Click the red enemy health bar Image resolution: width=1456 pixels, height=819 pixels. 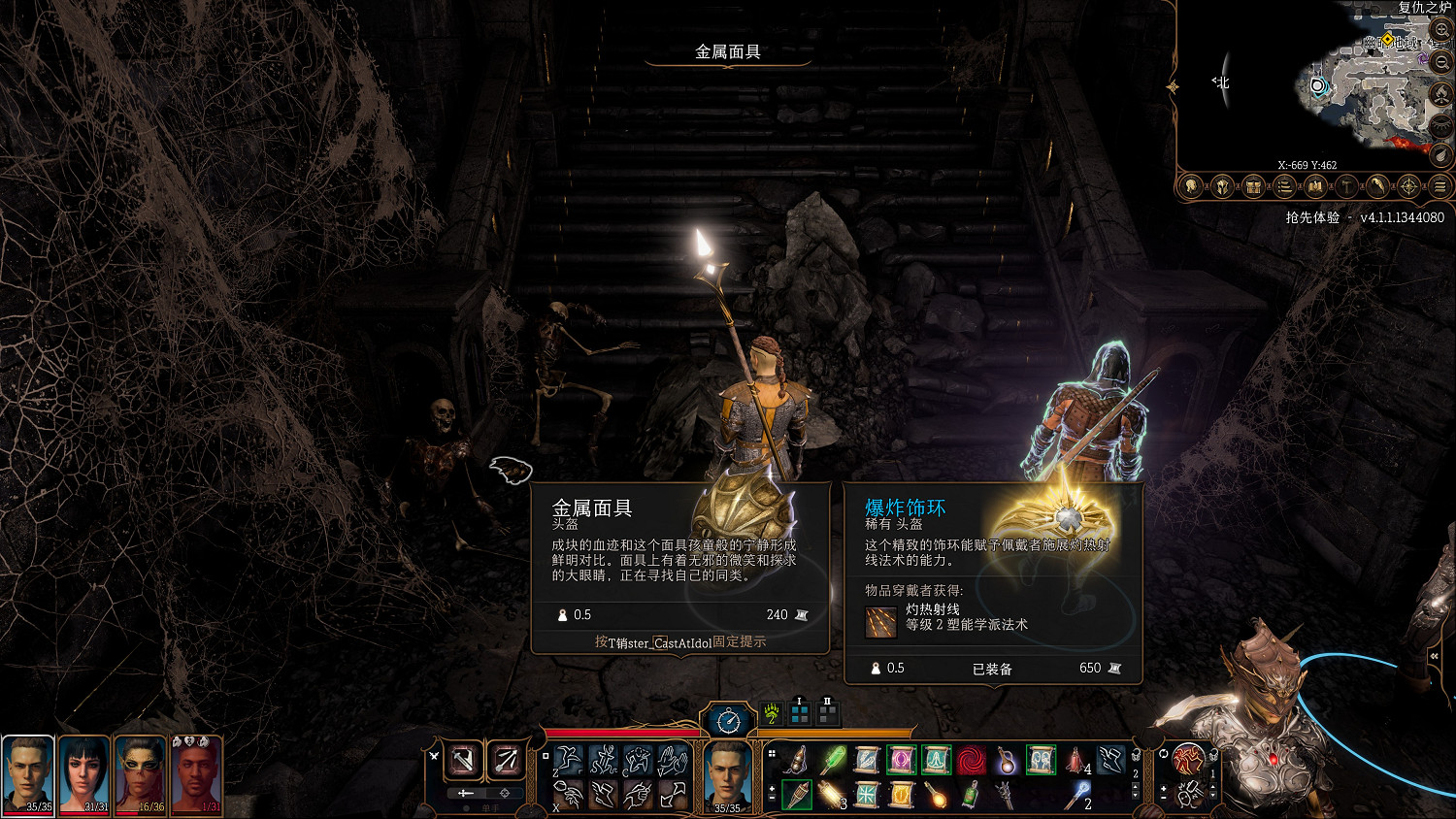[621, 732]
